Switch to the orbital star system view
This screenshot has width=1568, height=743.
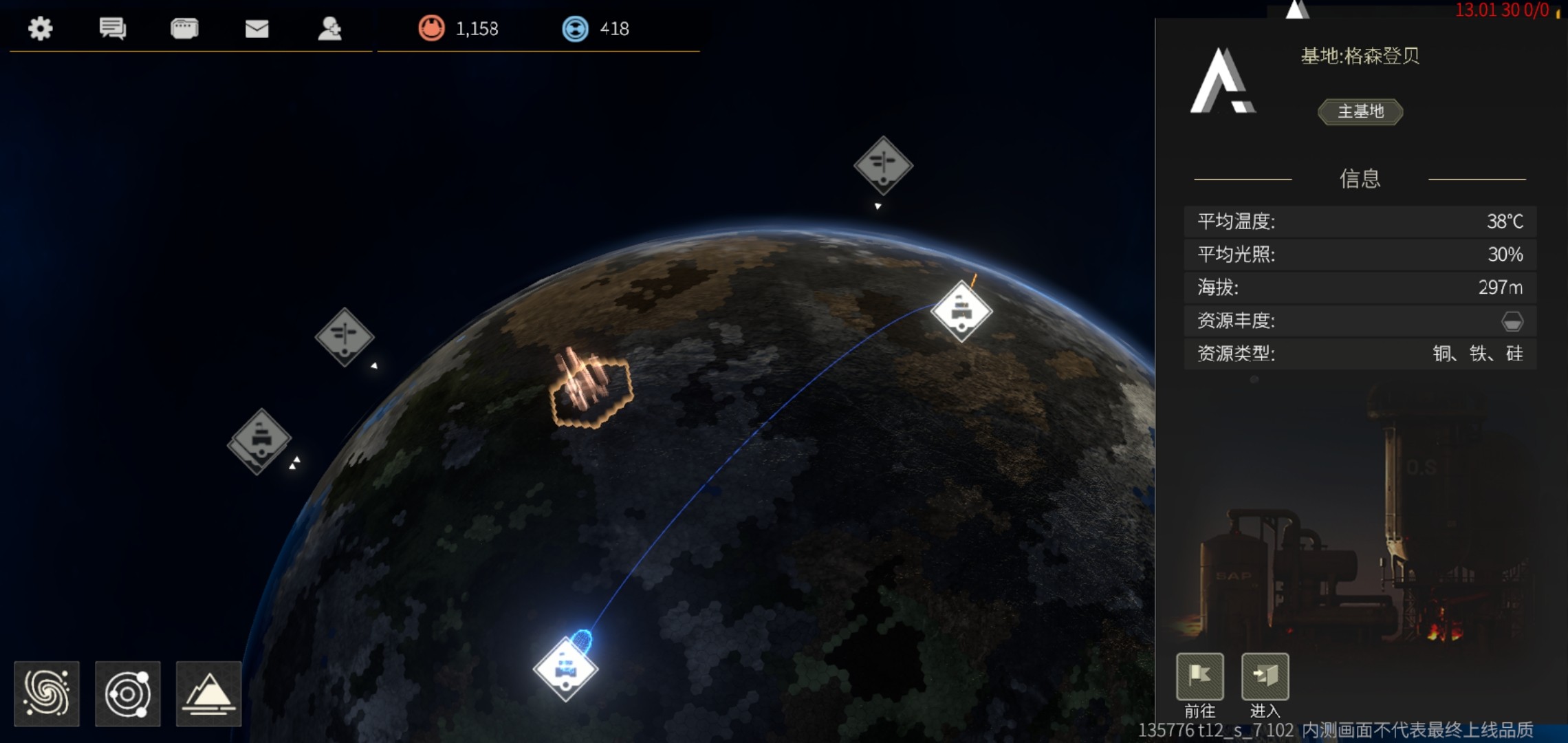pos(128,693)
